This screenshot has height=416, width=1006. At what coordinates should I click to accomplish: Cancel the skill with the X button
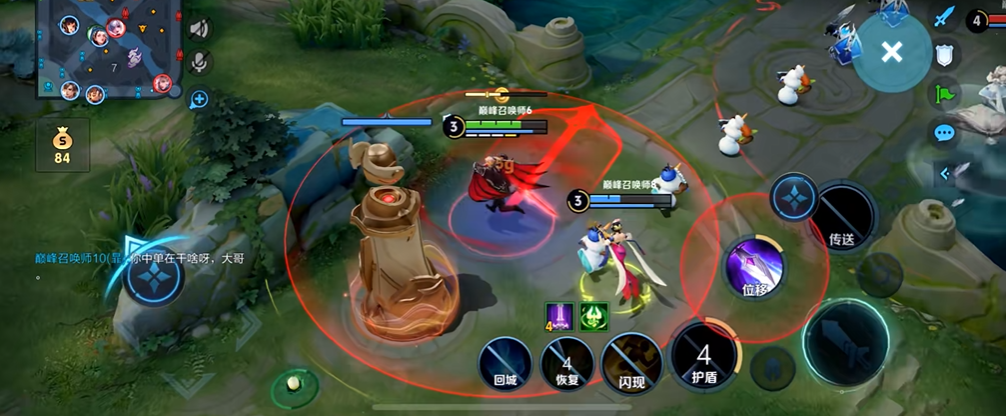click(x=891, y=53)
